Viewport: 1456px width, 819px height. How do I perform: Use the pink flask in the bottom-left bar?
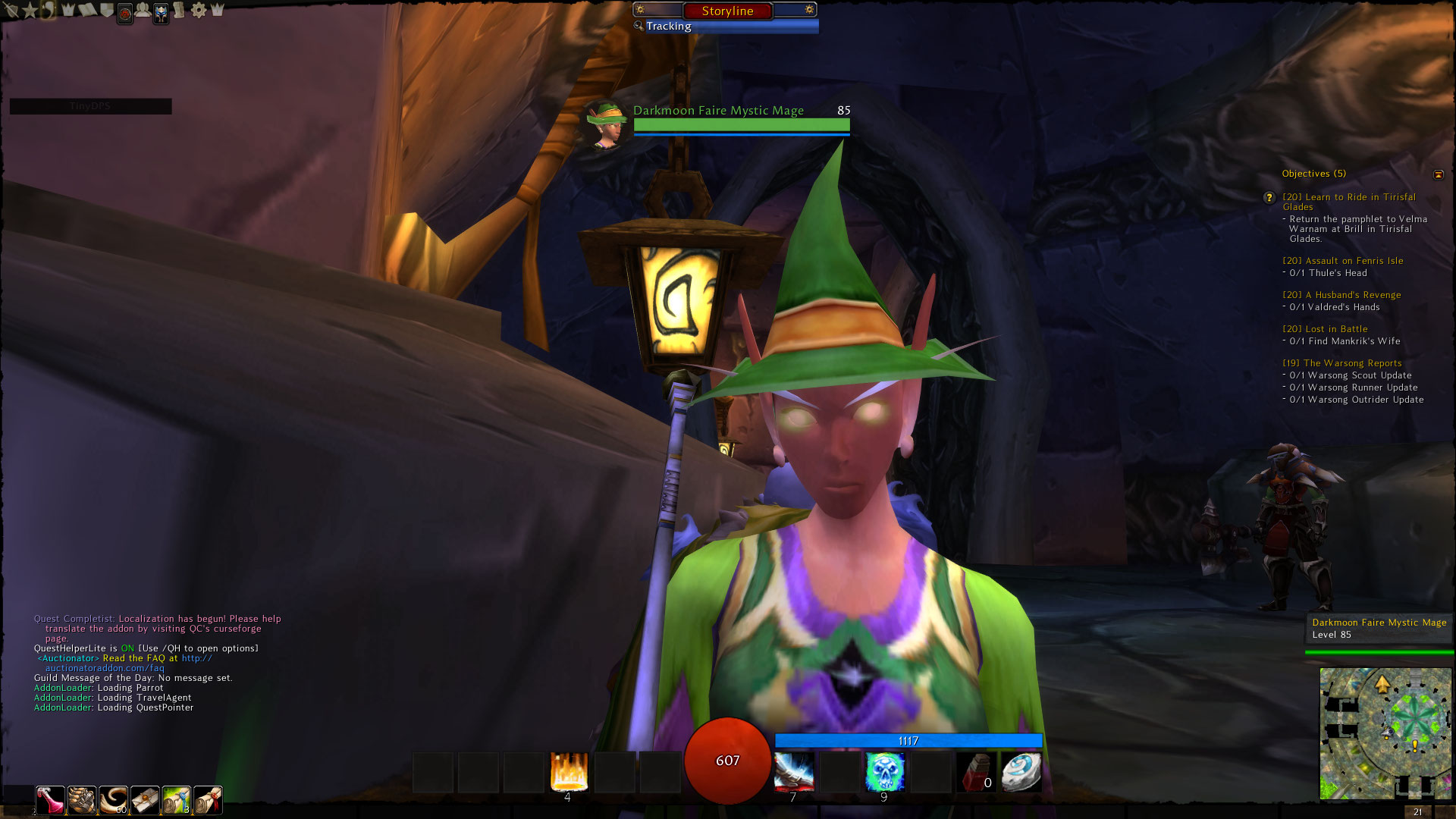51,799
